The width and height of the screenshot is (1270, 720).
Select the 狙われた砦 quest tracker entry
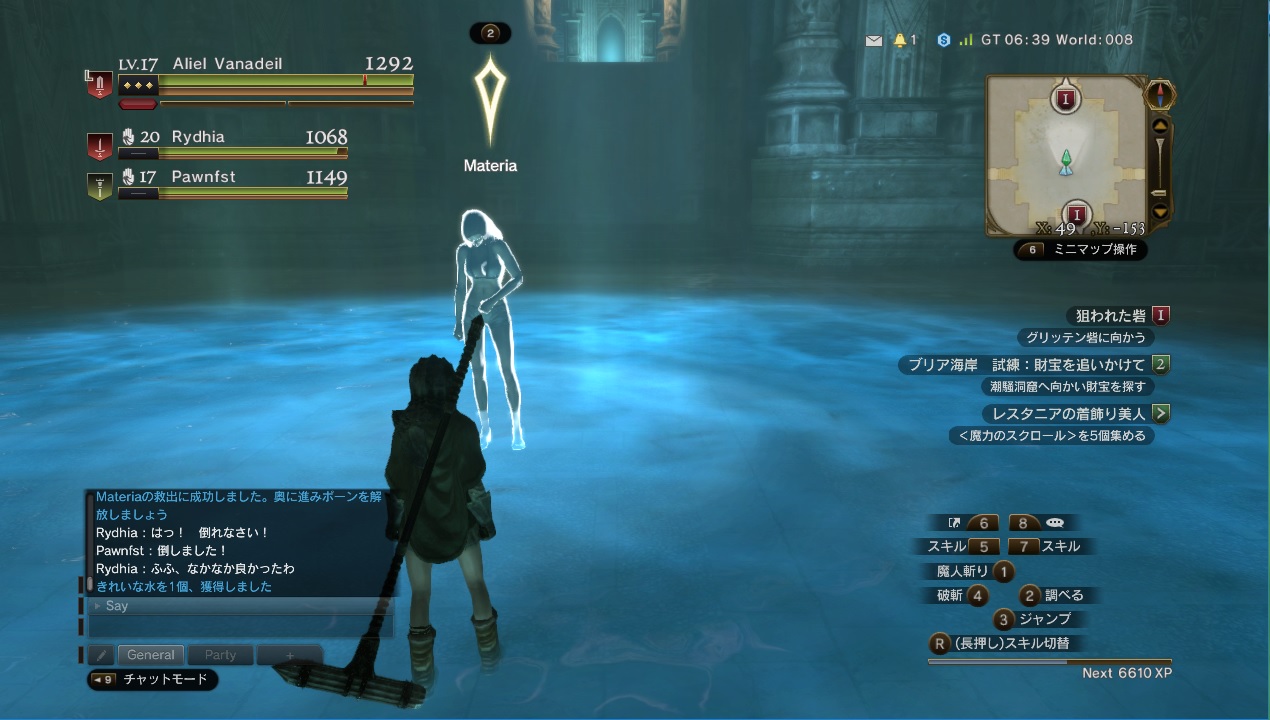pos(1108,316)
